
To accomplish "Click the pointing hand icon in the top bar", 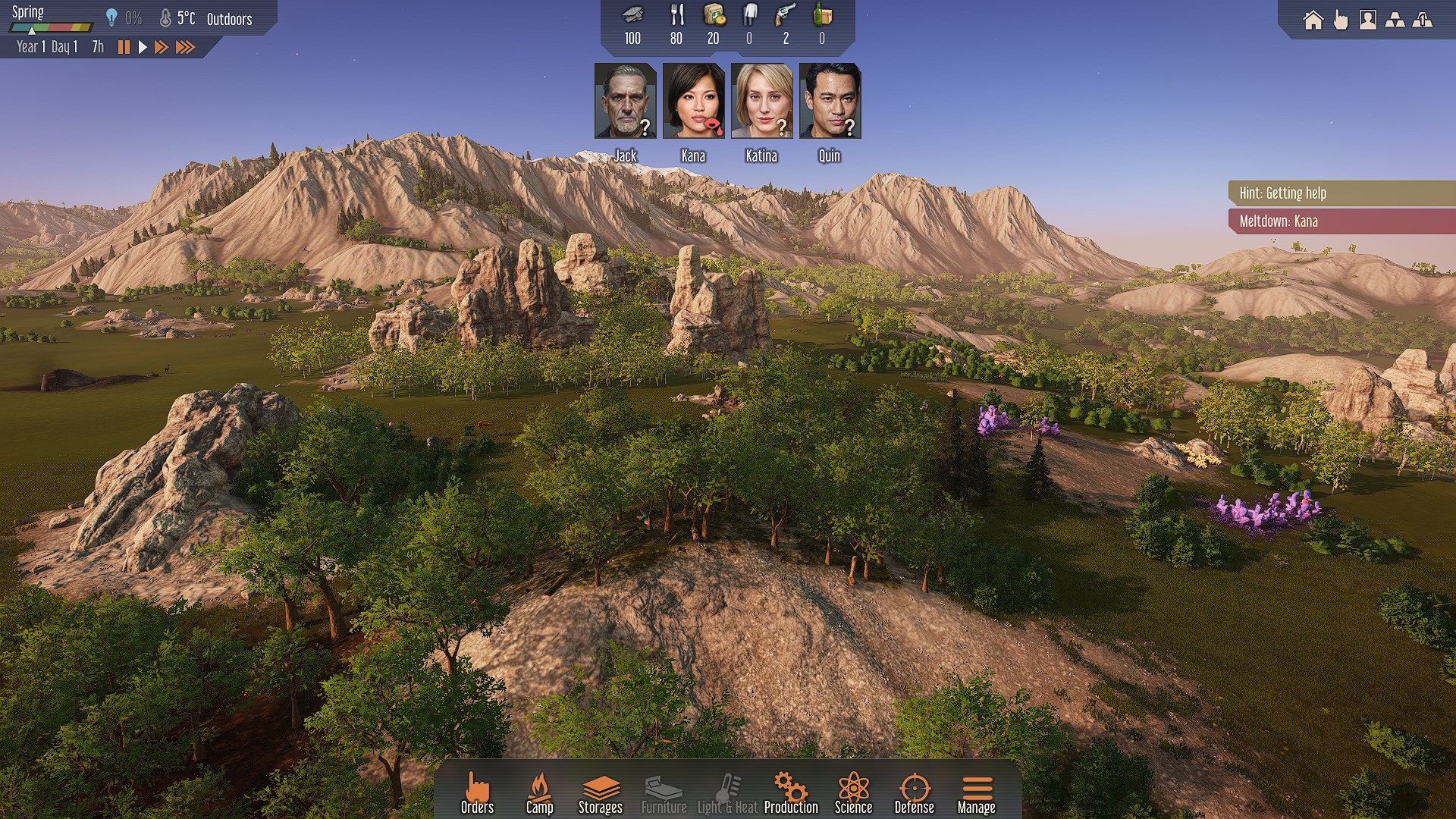I will point(1341,20).
